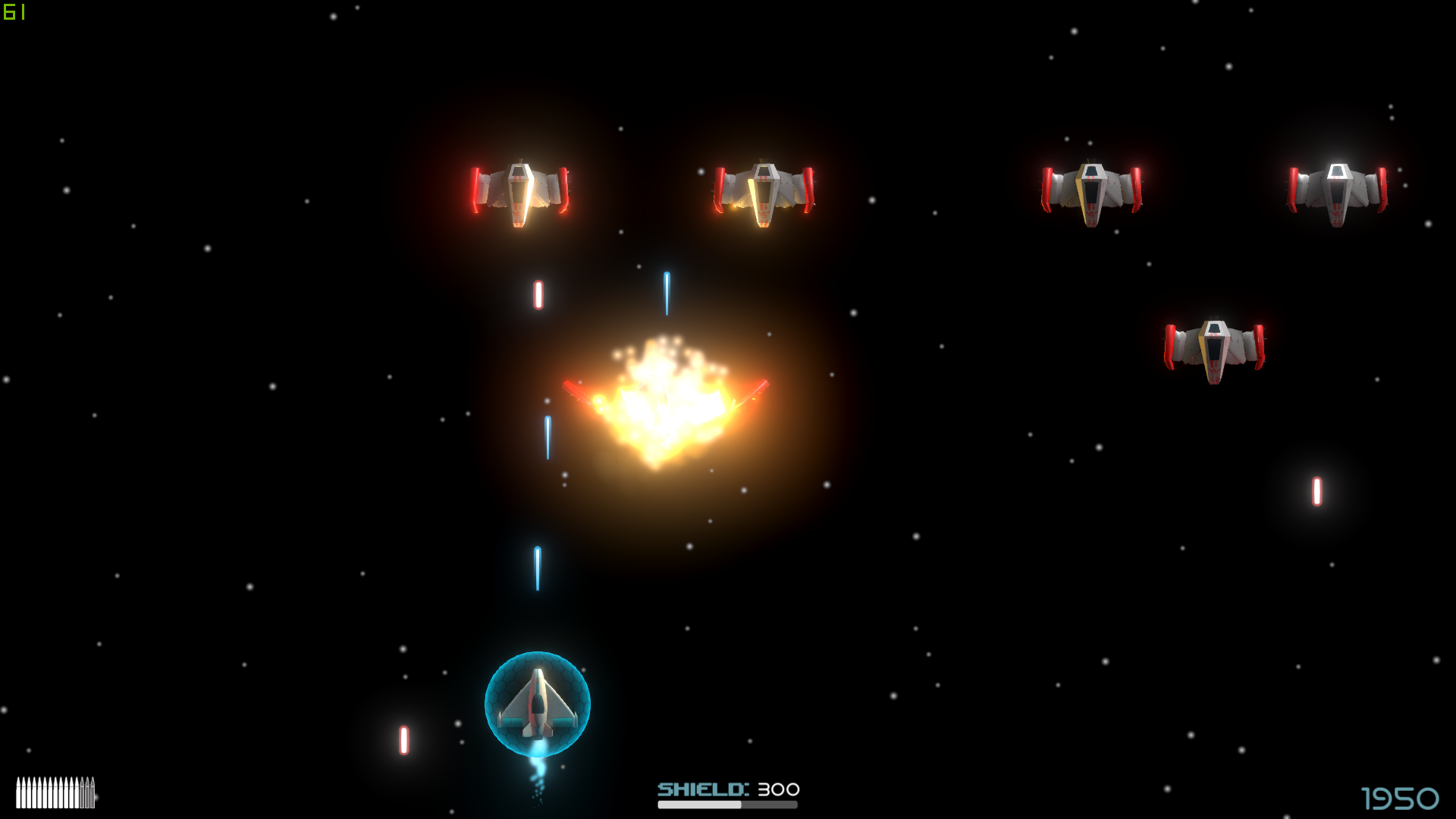The width and height of the screenshot is (1456, 819).
Task: Click the blue projectile mid-screen left of explosion
Action: pos(548,440)
